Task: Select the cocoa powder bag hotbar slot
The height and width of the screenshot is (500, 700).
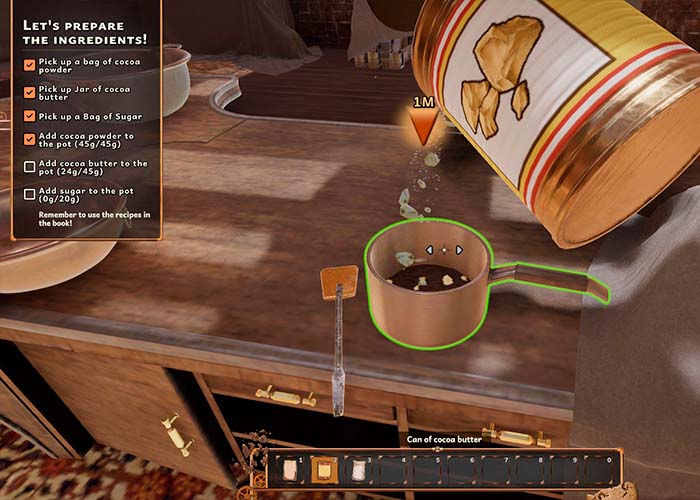Action: pyautogui.click(x=291, y=468)
